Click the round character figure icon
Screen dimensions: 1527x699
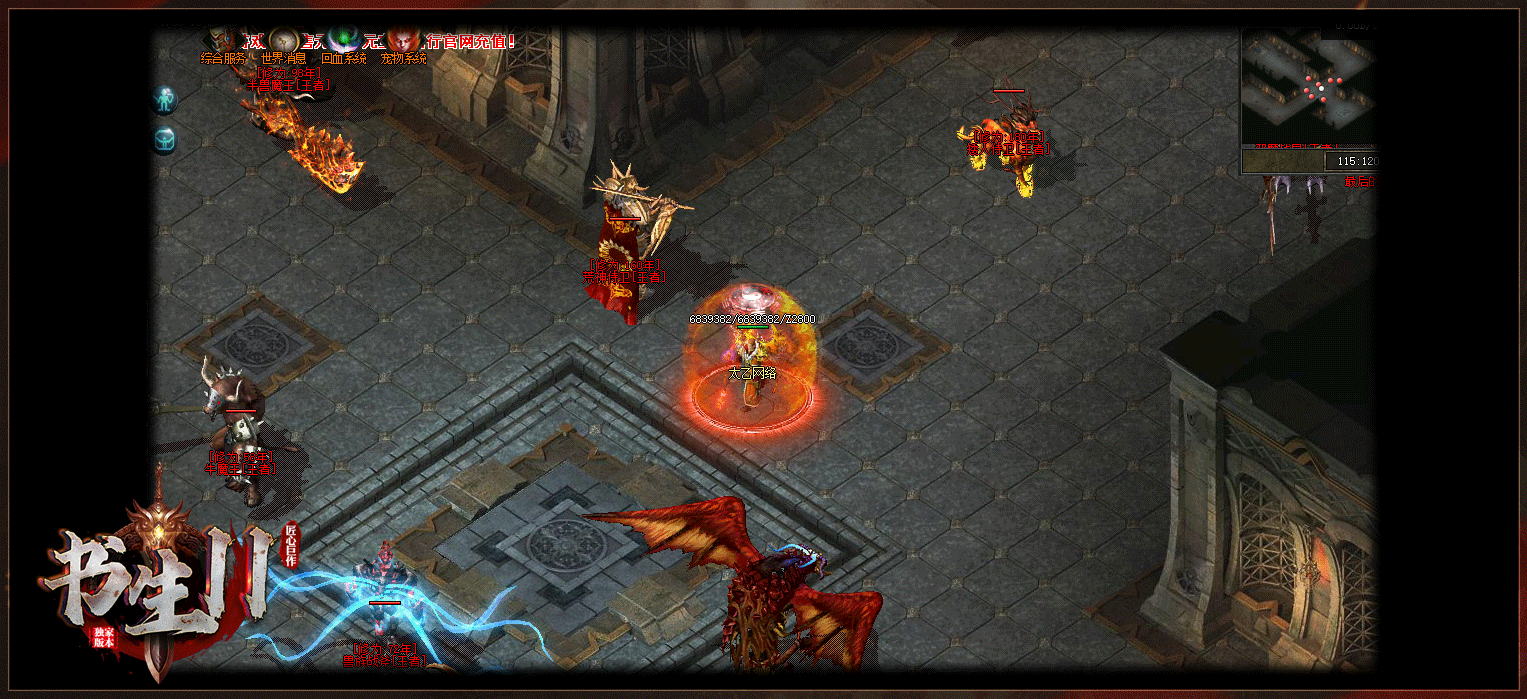pyautogui.click(x=165, y=100)
